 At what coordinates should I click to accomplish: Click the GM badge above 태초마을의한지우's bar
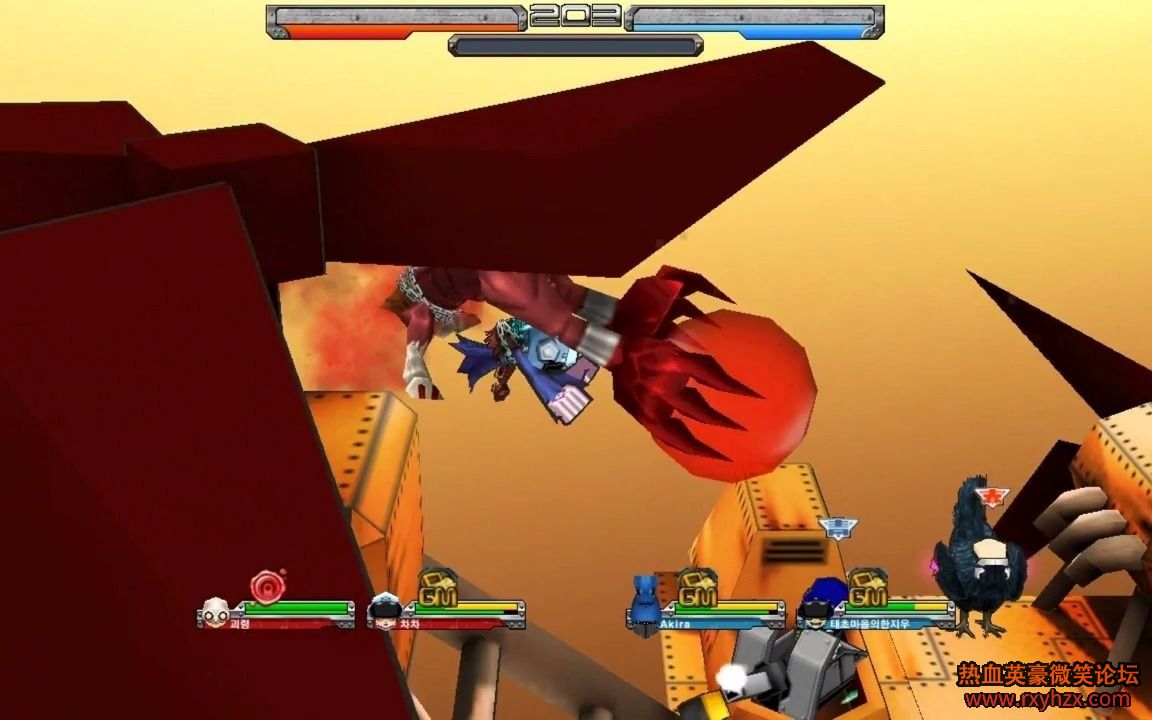867,587
